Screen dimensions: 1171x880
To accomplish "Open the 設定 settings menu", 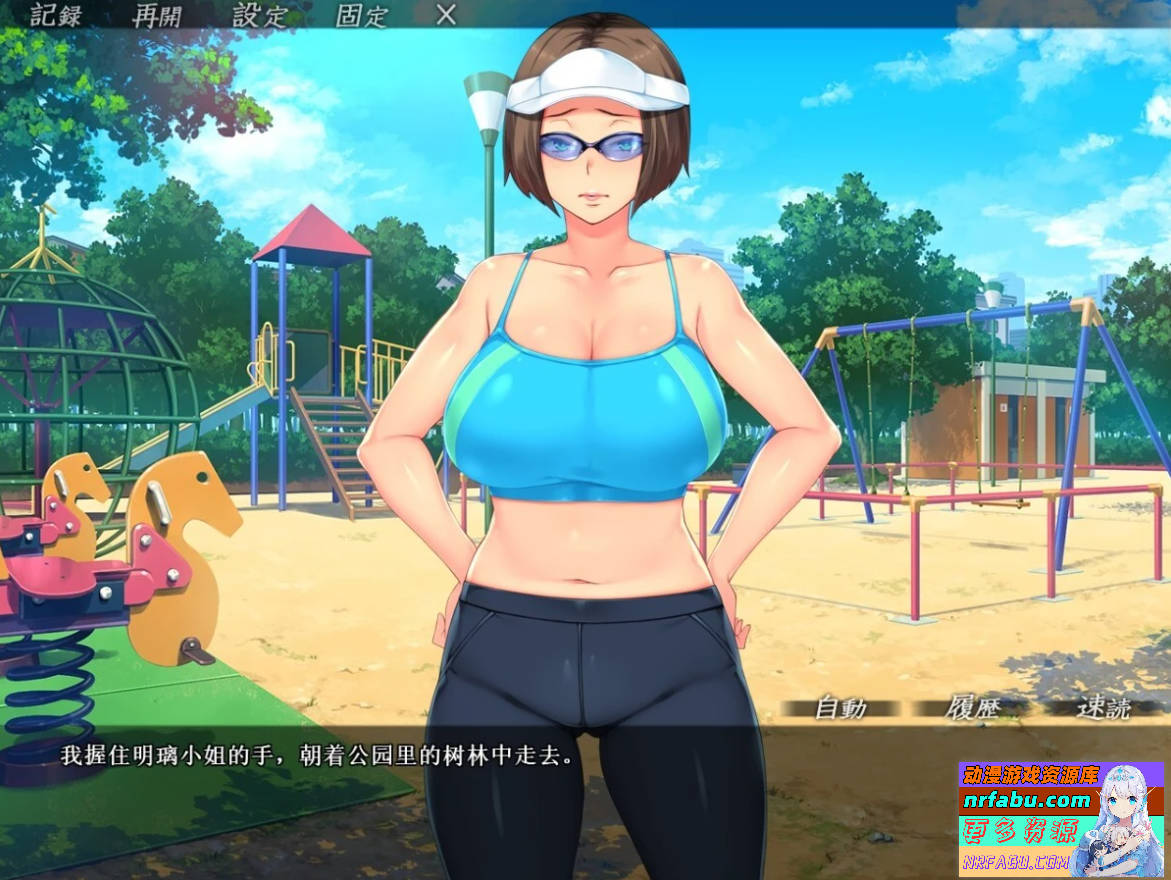I will click(260, 15).
